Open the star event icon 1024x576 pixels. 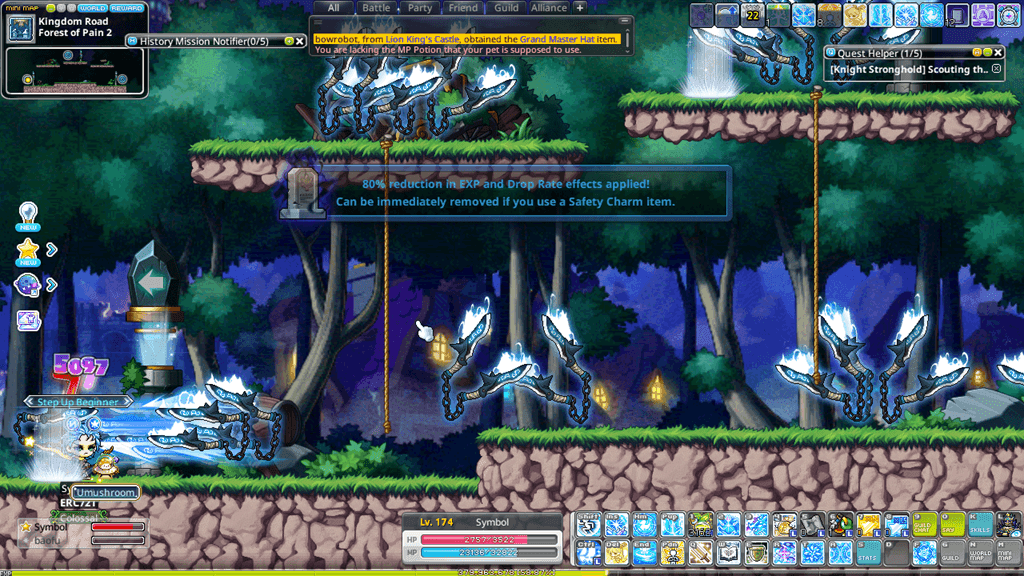click(x=28, y=250)
